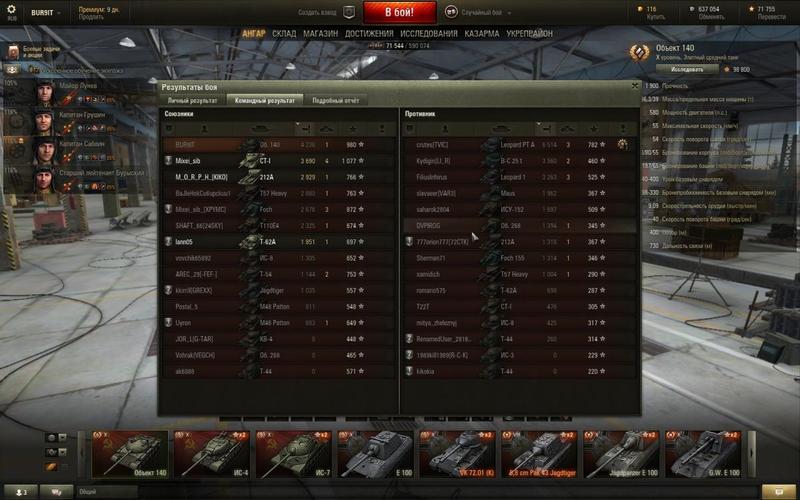Show the 'Исследования' tech tree
Screen dimensions: 800x500
coord(429,33)
